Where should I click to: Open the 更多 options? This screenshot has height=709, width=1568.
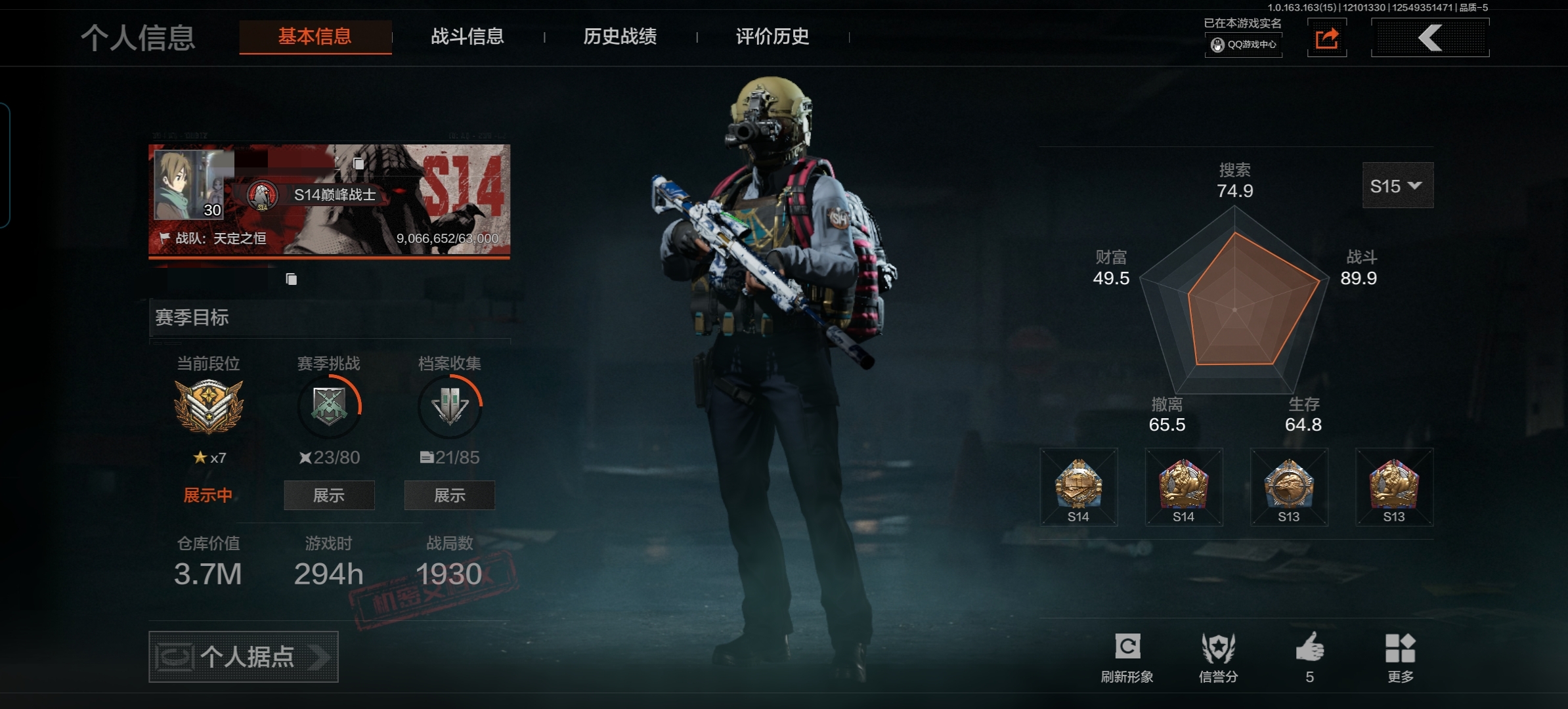(1401, 656)
